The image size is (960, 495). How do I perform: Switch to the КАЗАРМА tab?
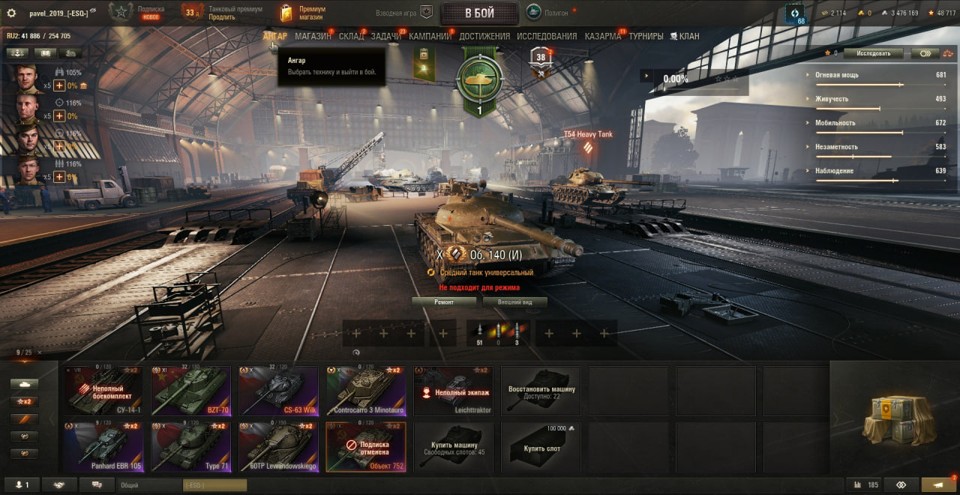coord(603,37)
